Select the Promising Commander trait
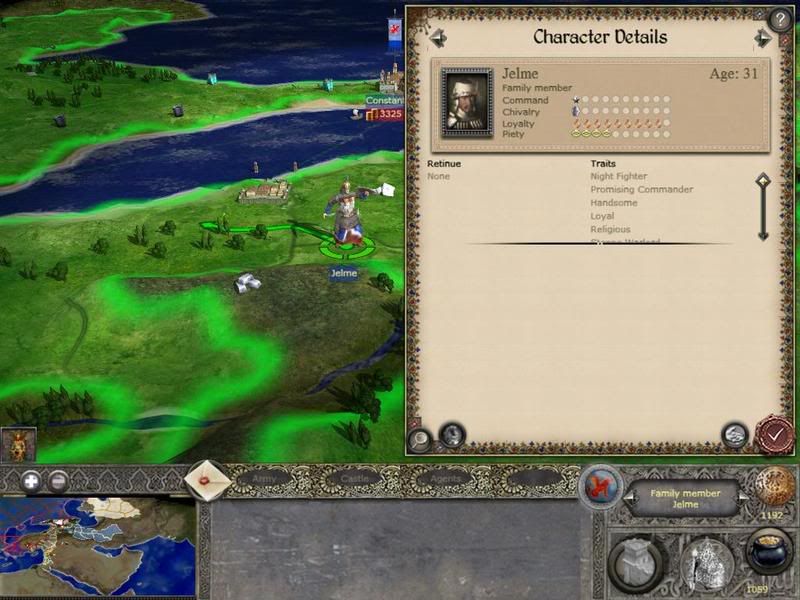The width and height of the screenshot is (800, 600). [x=641, y=190]
